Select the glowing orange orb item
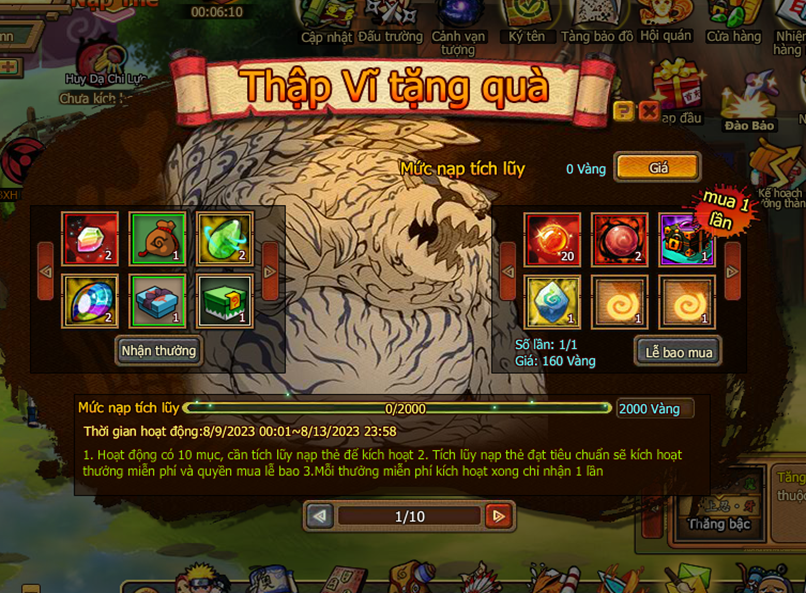This screenshot has height=593, width=806. click(x=553, y=238)
